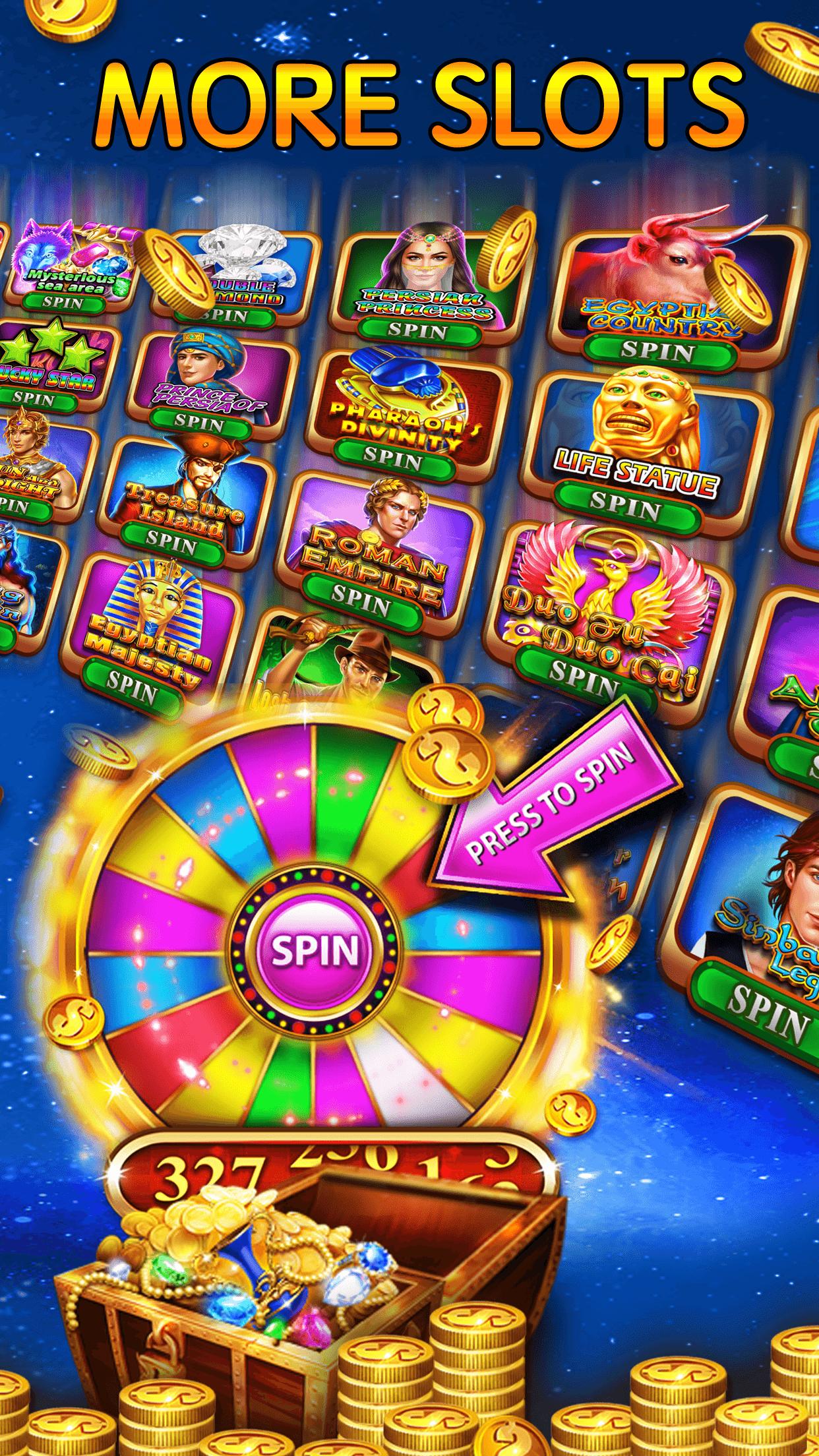Spin the Lucky Star slot
Screen dimensions: 819x1456
coord(33,397)
